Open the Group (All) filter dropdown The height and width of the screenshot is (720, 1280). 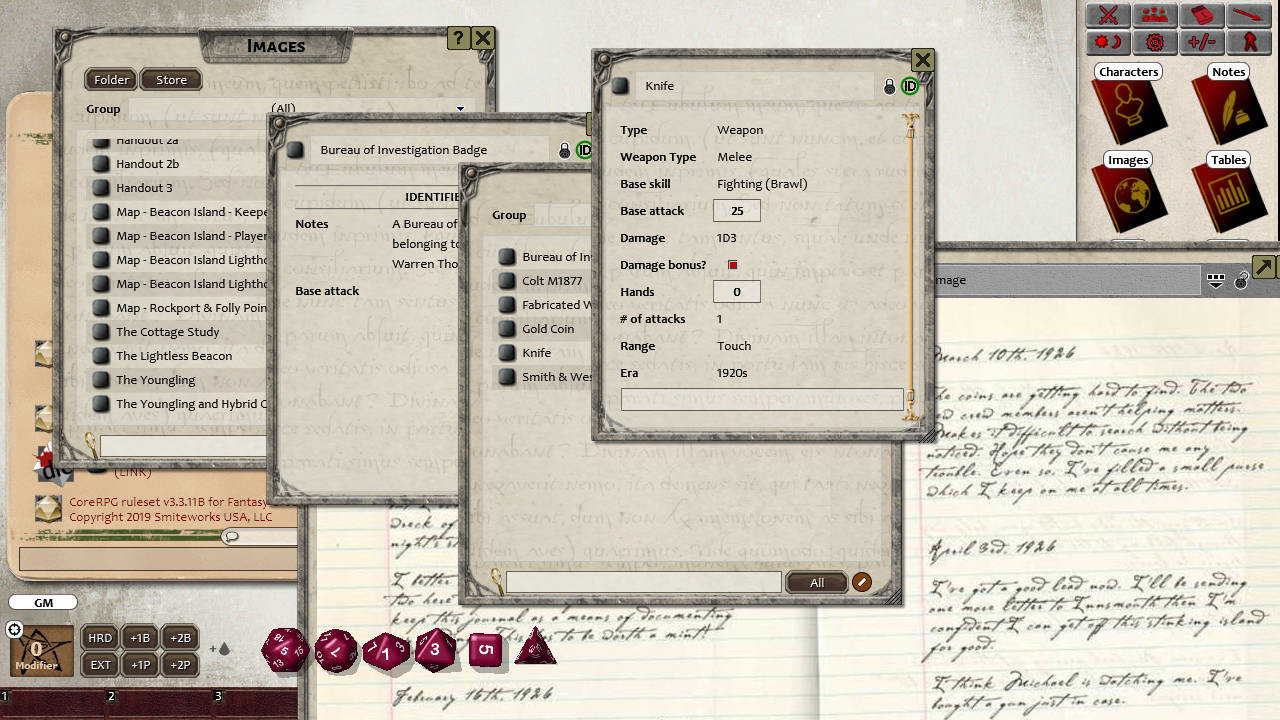(460, 108)
